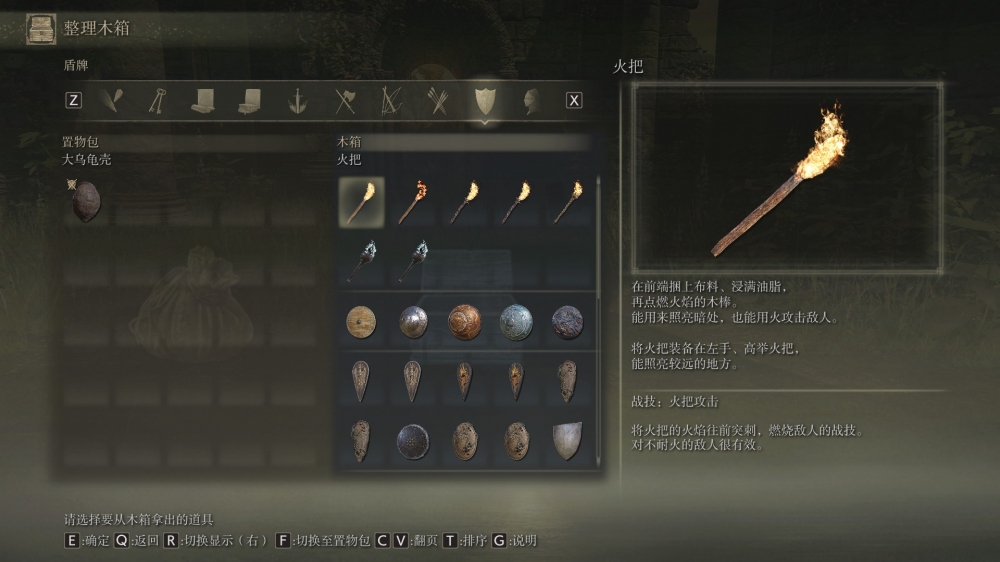Switch to the keys category tab
The image size is (1000, 562).
[x=157, y=100]
